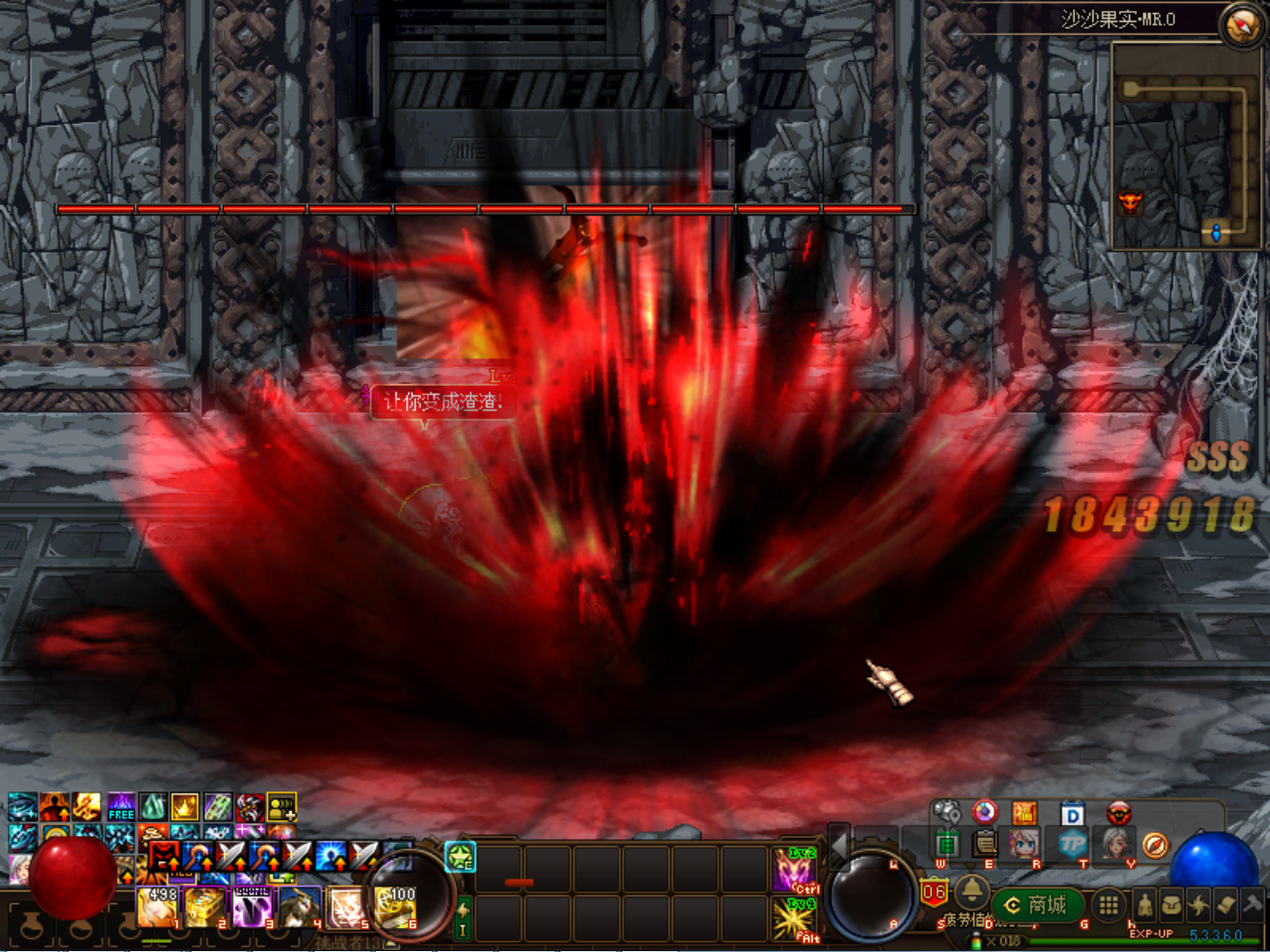Select the gold chest in quickslot 2

point(203,907)
